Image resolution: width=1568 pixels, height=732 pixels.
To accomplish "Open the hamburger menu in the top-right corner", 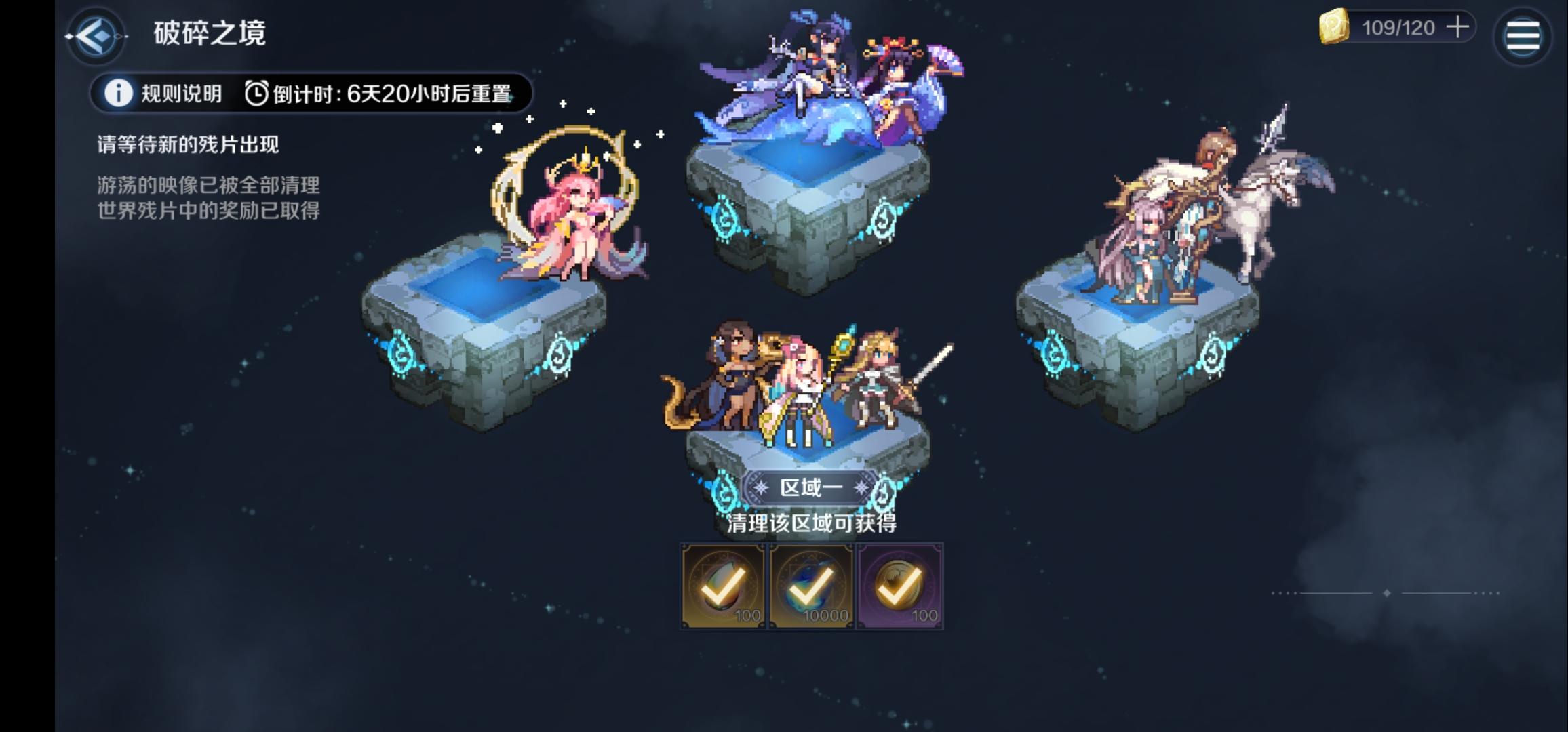I will [1523, 35].
